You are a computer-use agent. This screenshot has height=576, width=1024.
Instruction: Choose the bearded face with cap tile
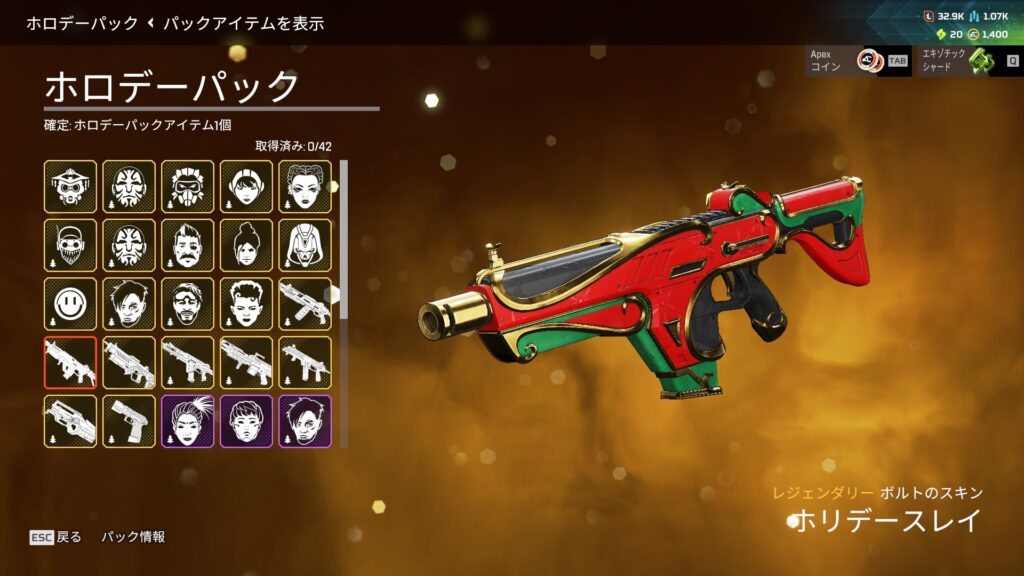[x=70, y=245]
